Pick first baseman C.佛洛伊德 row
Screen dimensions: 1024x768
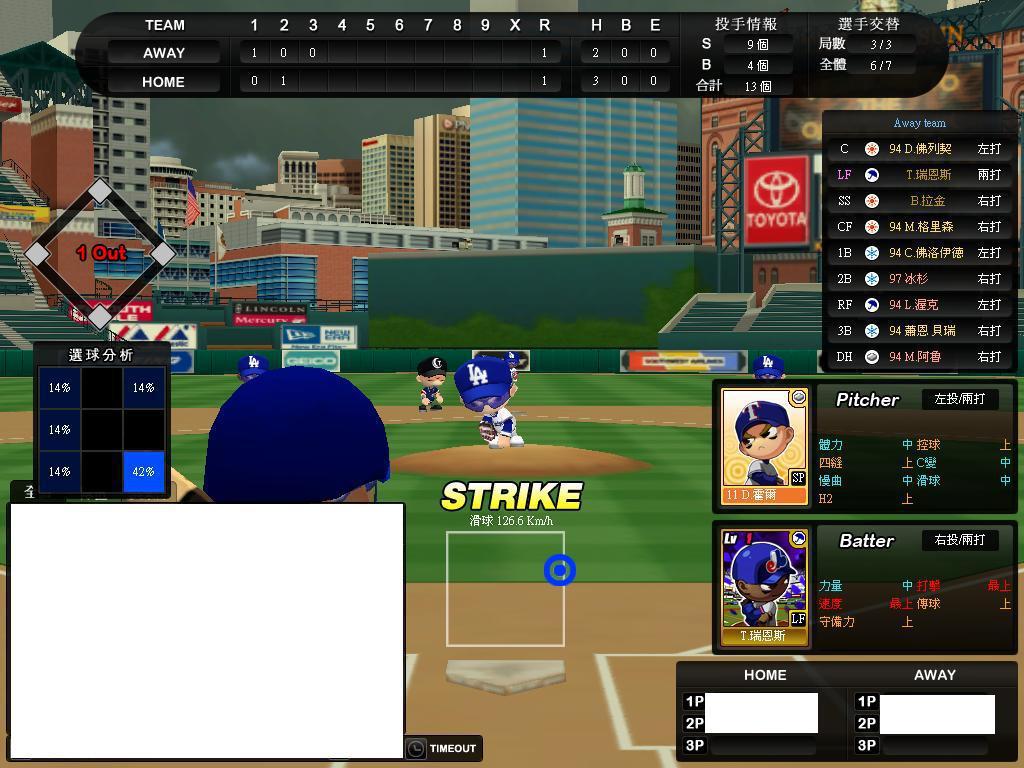coord(920,253)
